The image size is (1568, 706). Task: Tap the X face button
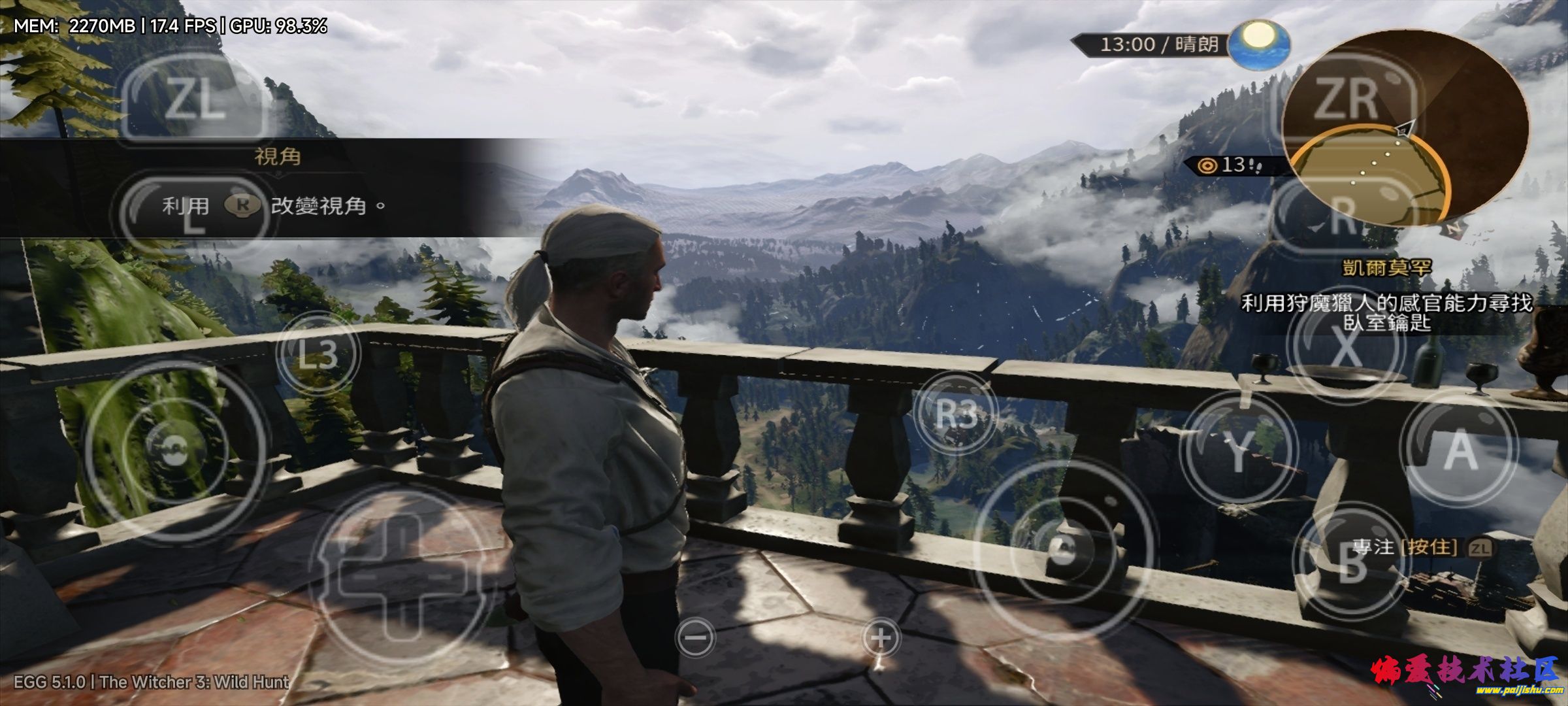tap(1345, 348)
